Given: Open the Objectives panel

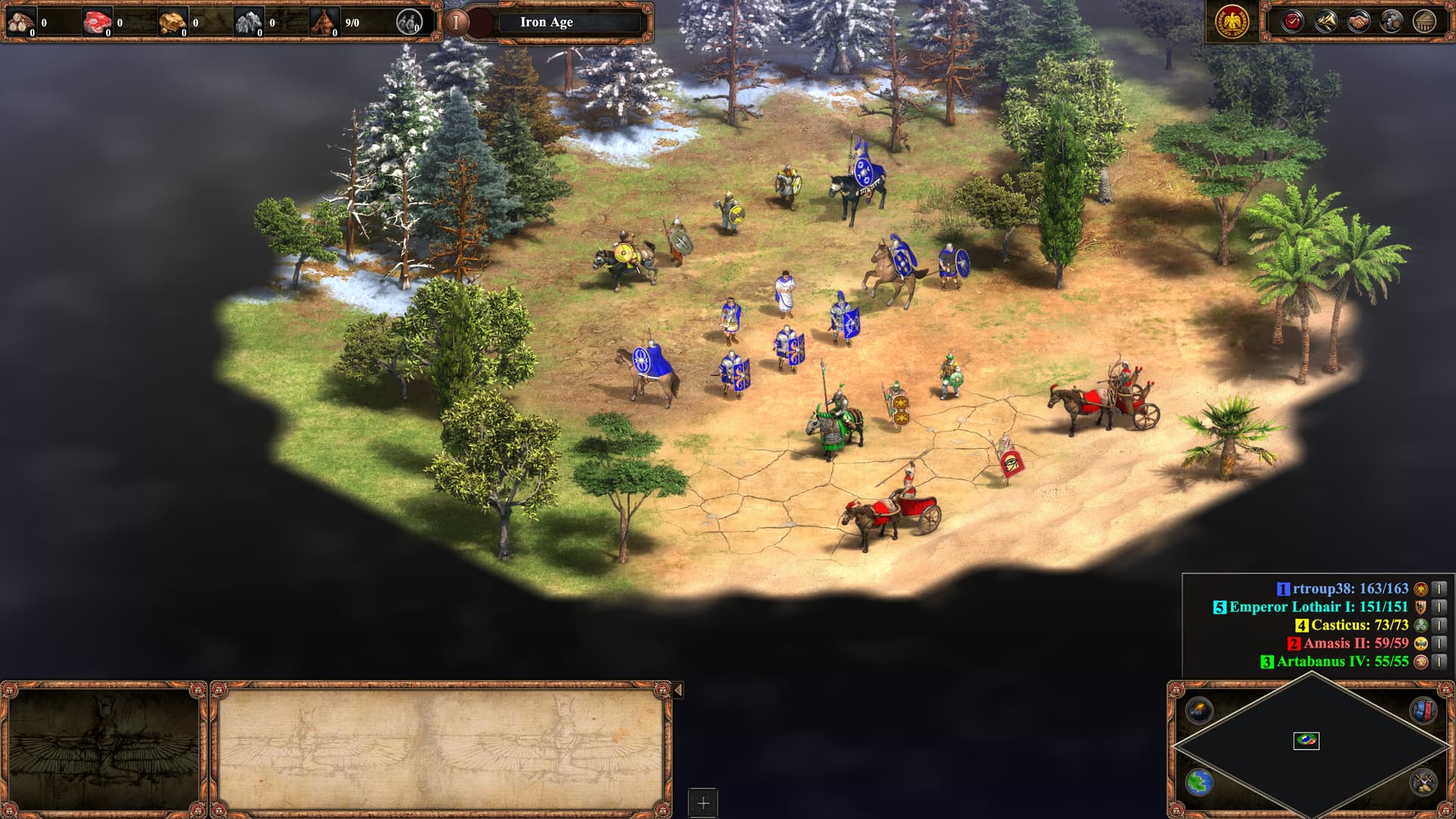Looking at the screenshot, I should tap(1293, 20).
